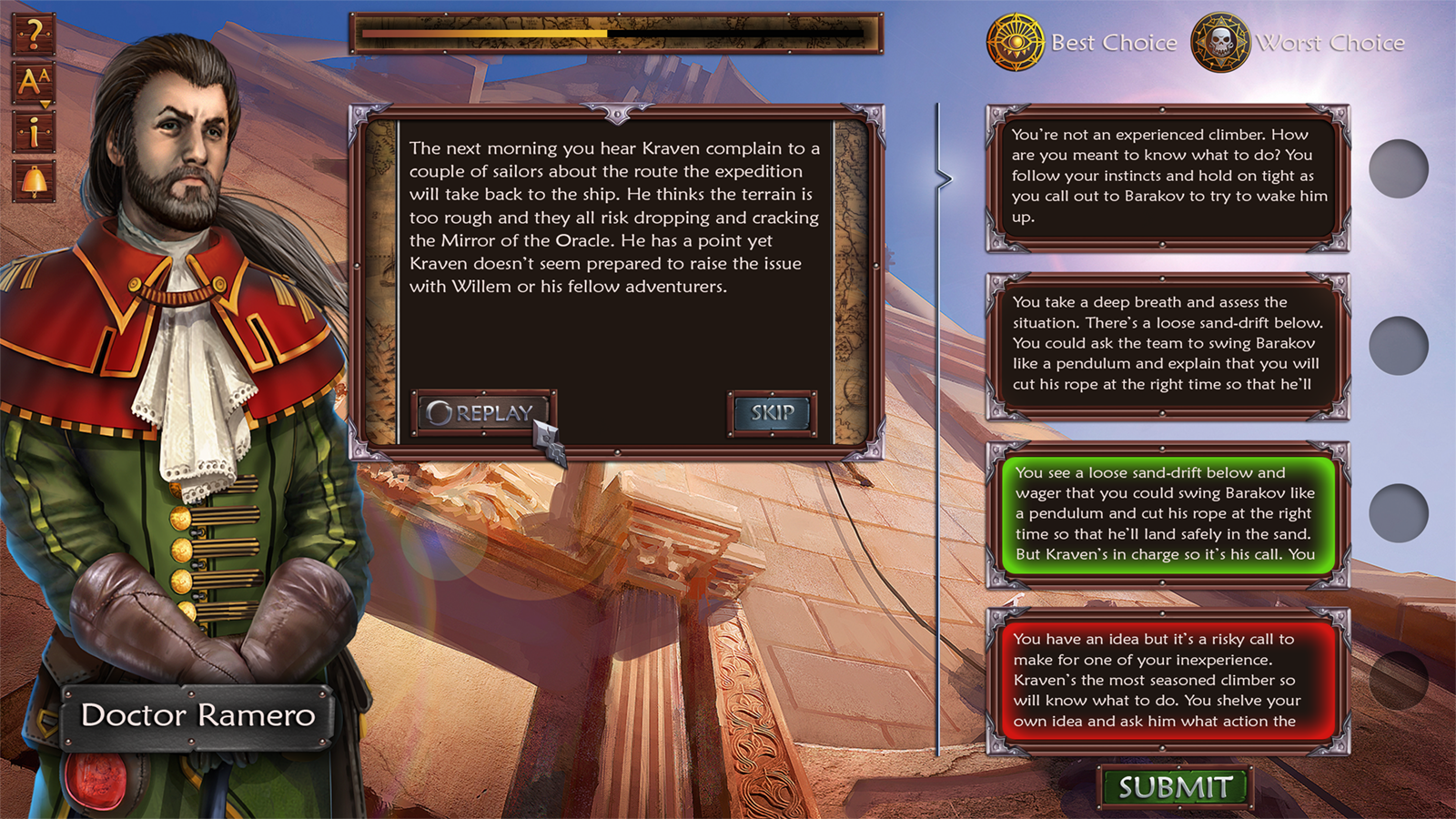Screen dimensions: 1456x819
Task: Submit the selected choices
Action: 1175,787
